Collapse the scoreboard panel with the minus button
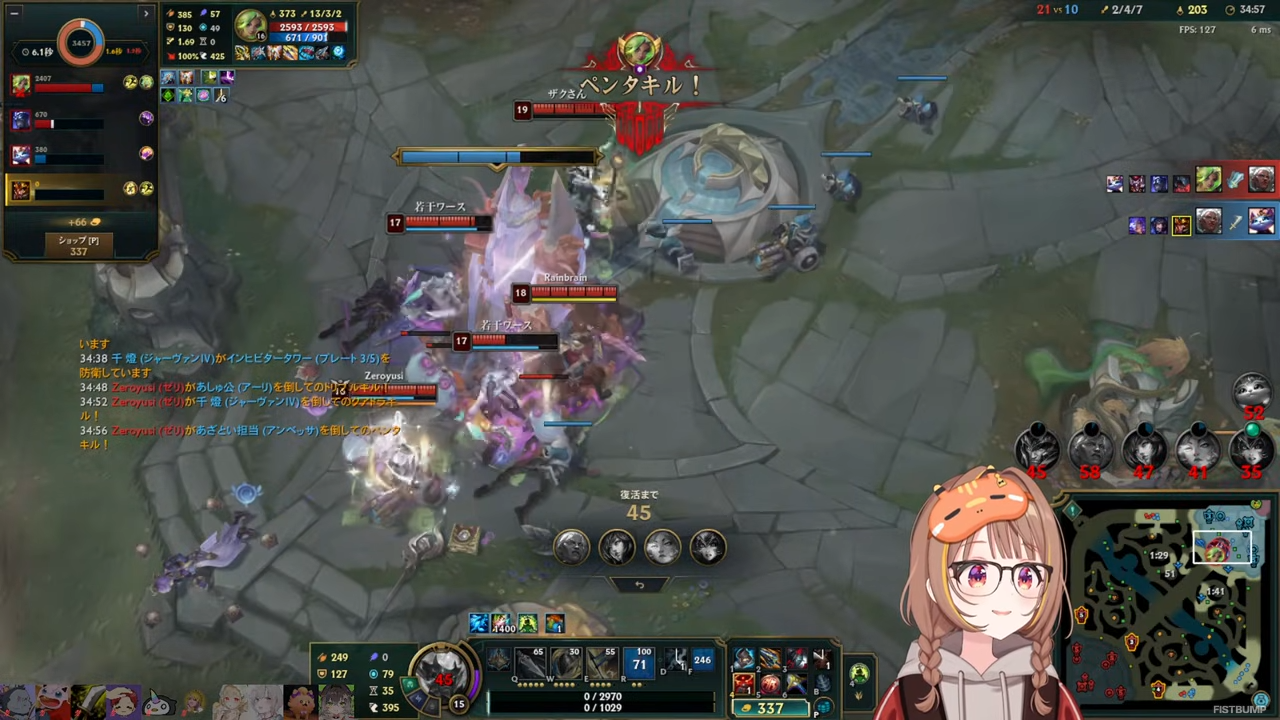Viewport: 1280px width, 720px height. [x=14, y=12]
